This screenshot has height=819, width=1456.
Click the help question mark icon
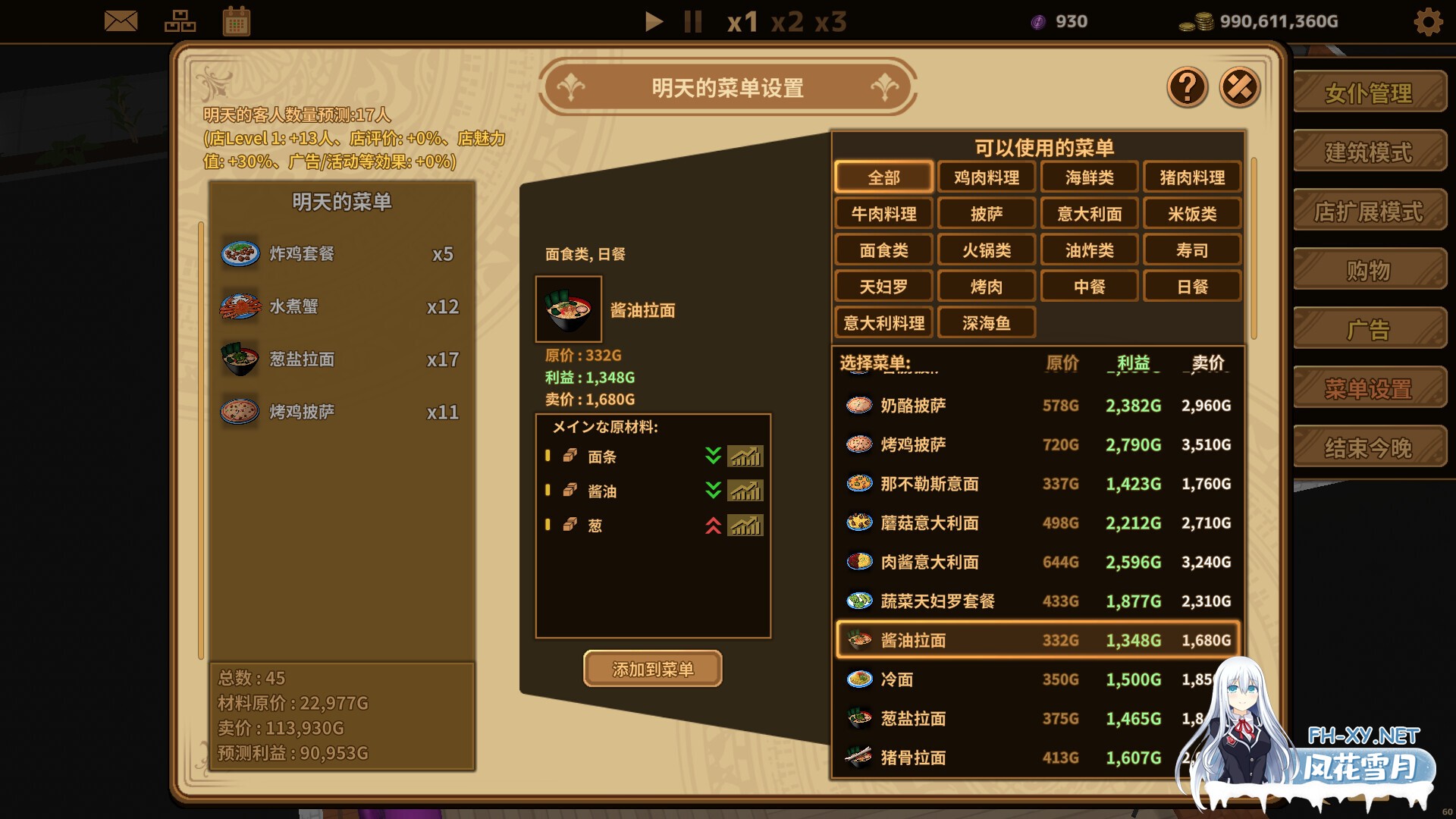click(1188, 88)
